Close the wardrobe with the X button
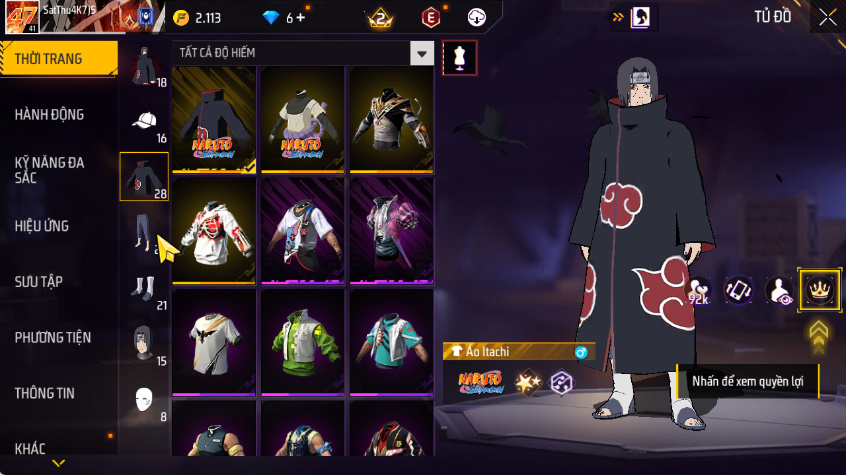Image resolution: width=846 pixels, height=475 pixels. pyautogui.click(x=827, y=17)
